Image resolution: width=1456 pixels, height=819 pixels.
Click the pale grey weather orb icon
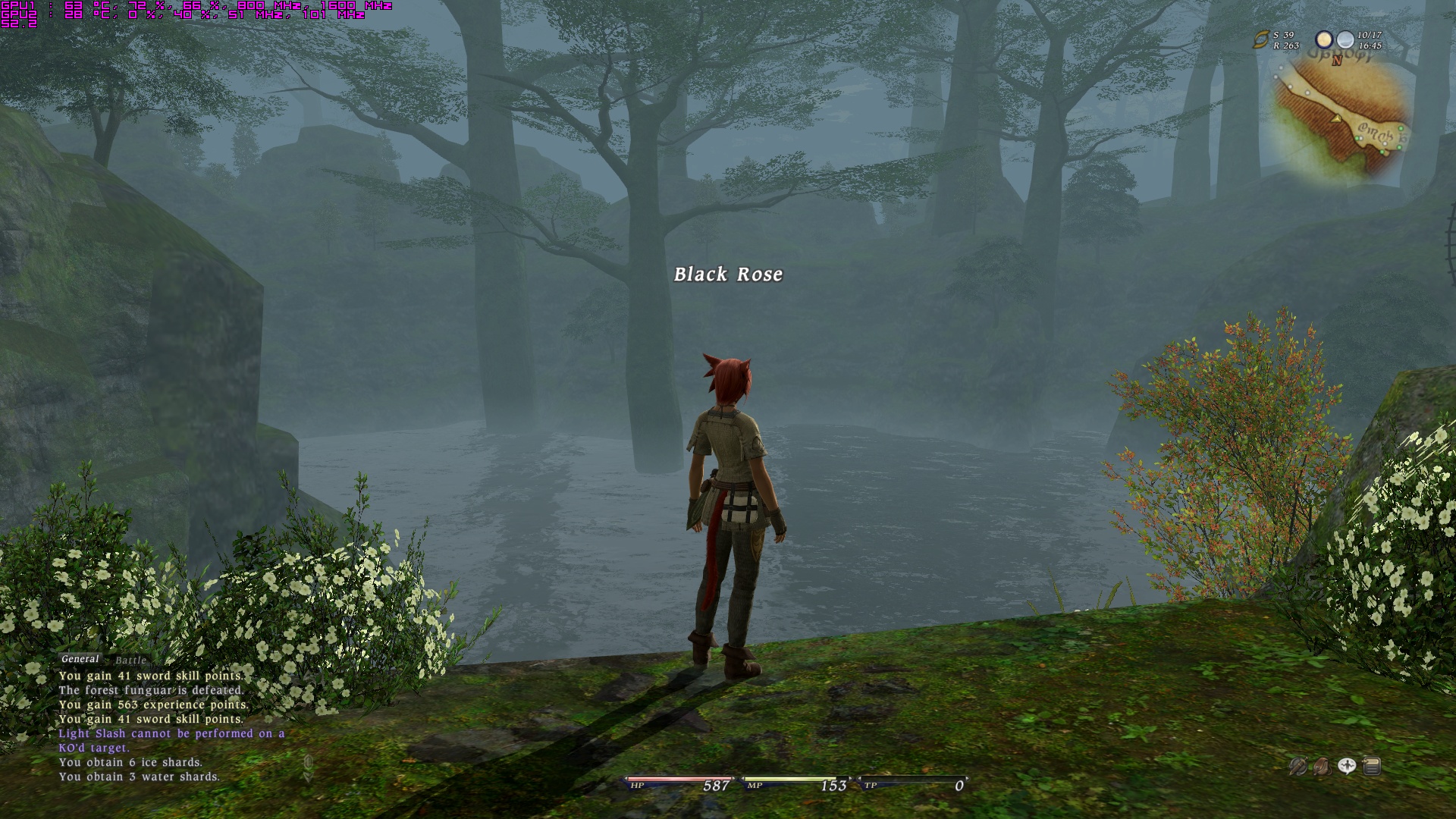(1345, 39)
